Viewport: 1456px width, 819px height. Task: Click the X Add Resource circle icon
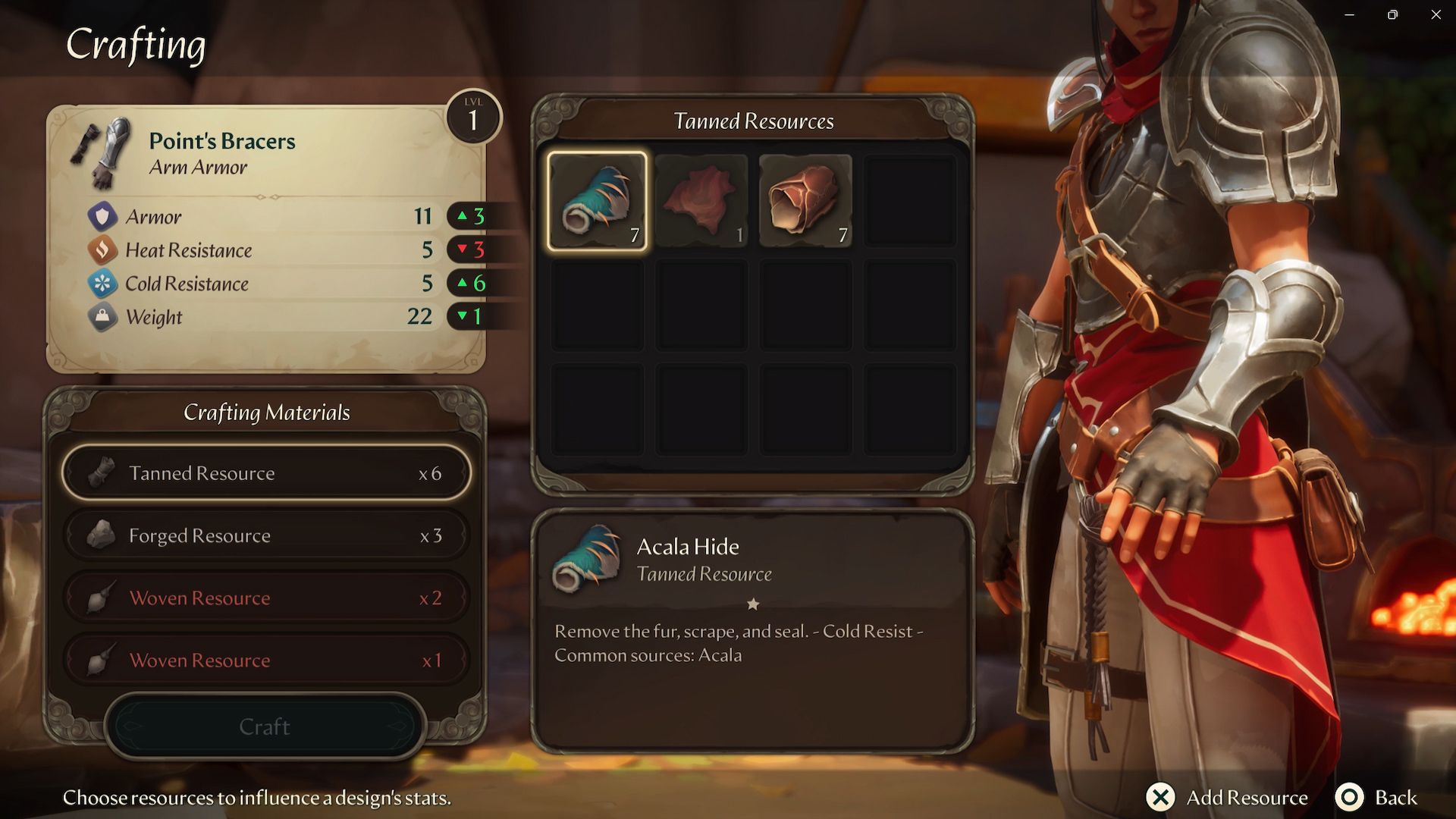(x=1159, y=798)
